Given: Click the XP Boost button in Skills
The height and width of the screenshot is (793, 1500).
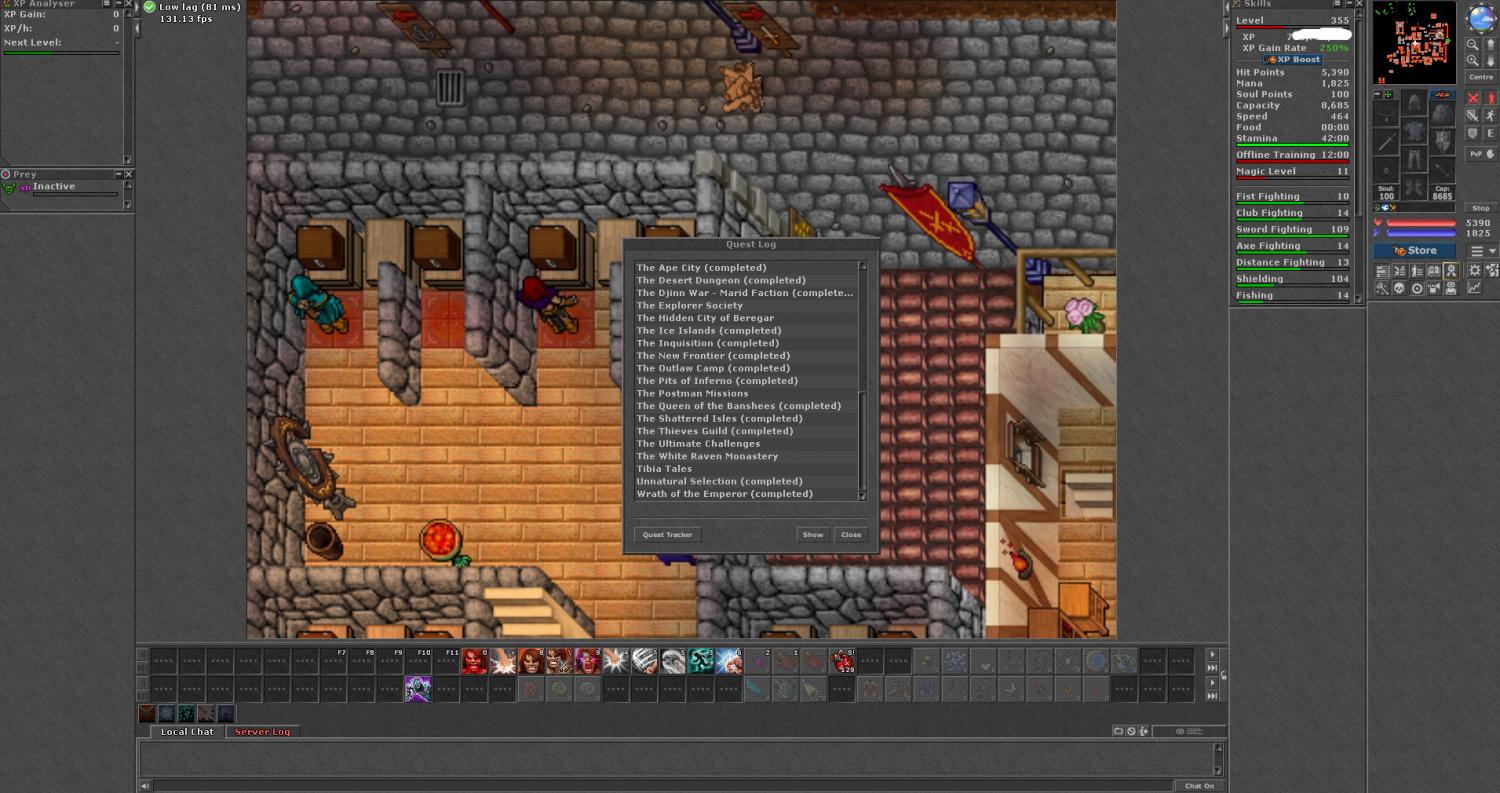Looking at the screenshot, I should coord(1292,60).
